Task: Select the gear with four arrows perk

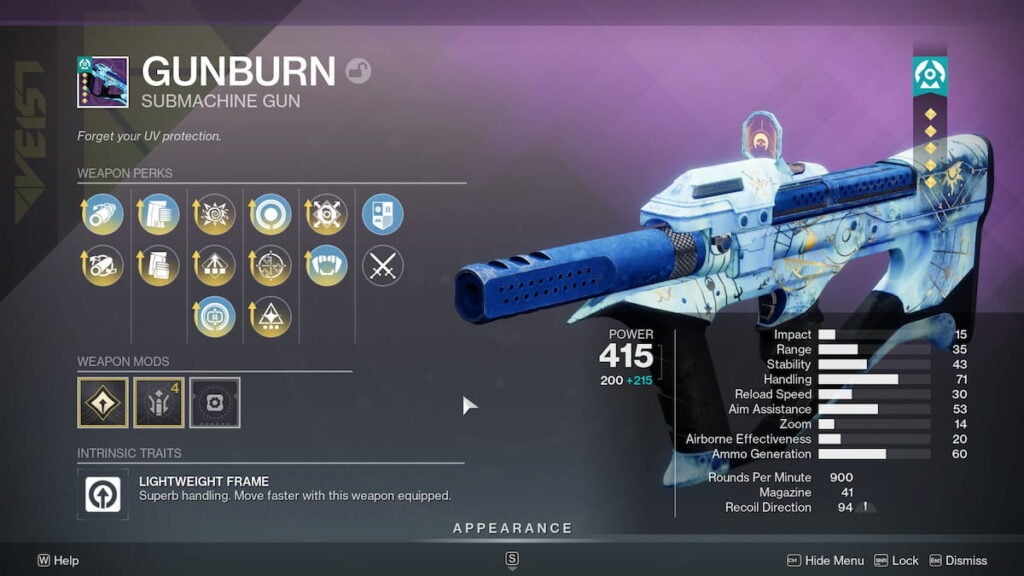Action: click(326, 215)
